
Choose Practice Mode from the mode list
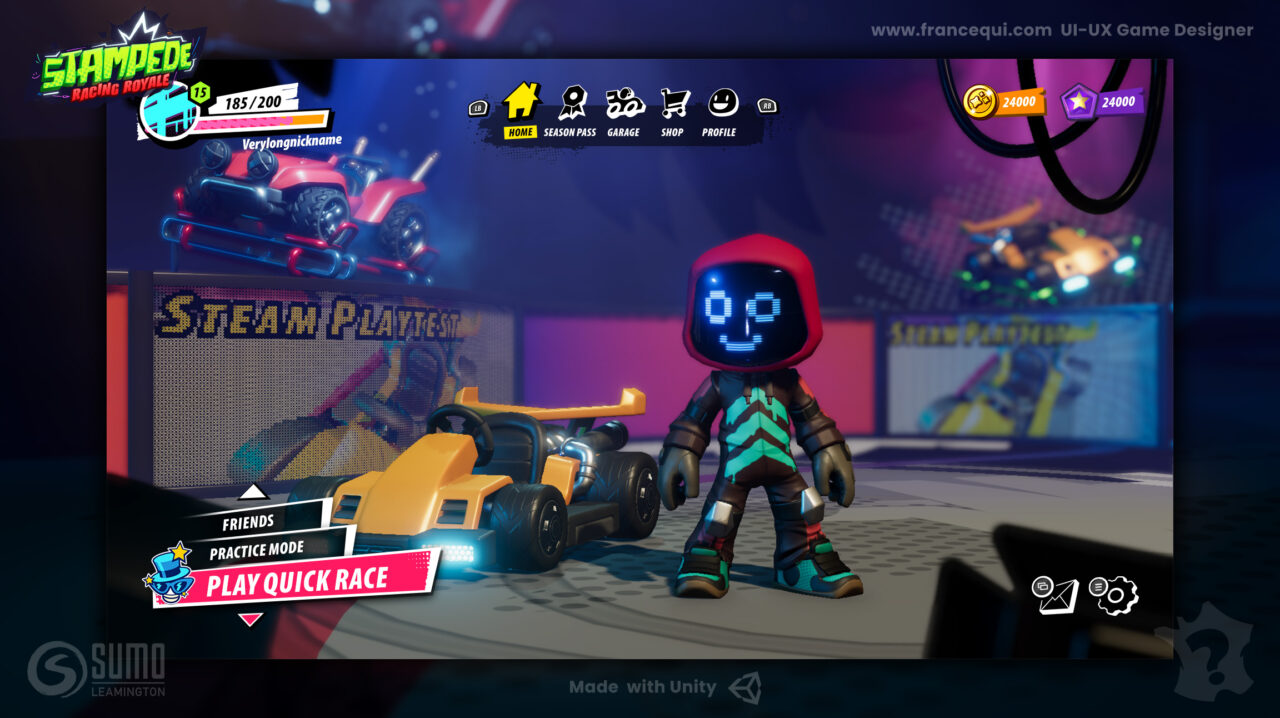click(257, 550)
